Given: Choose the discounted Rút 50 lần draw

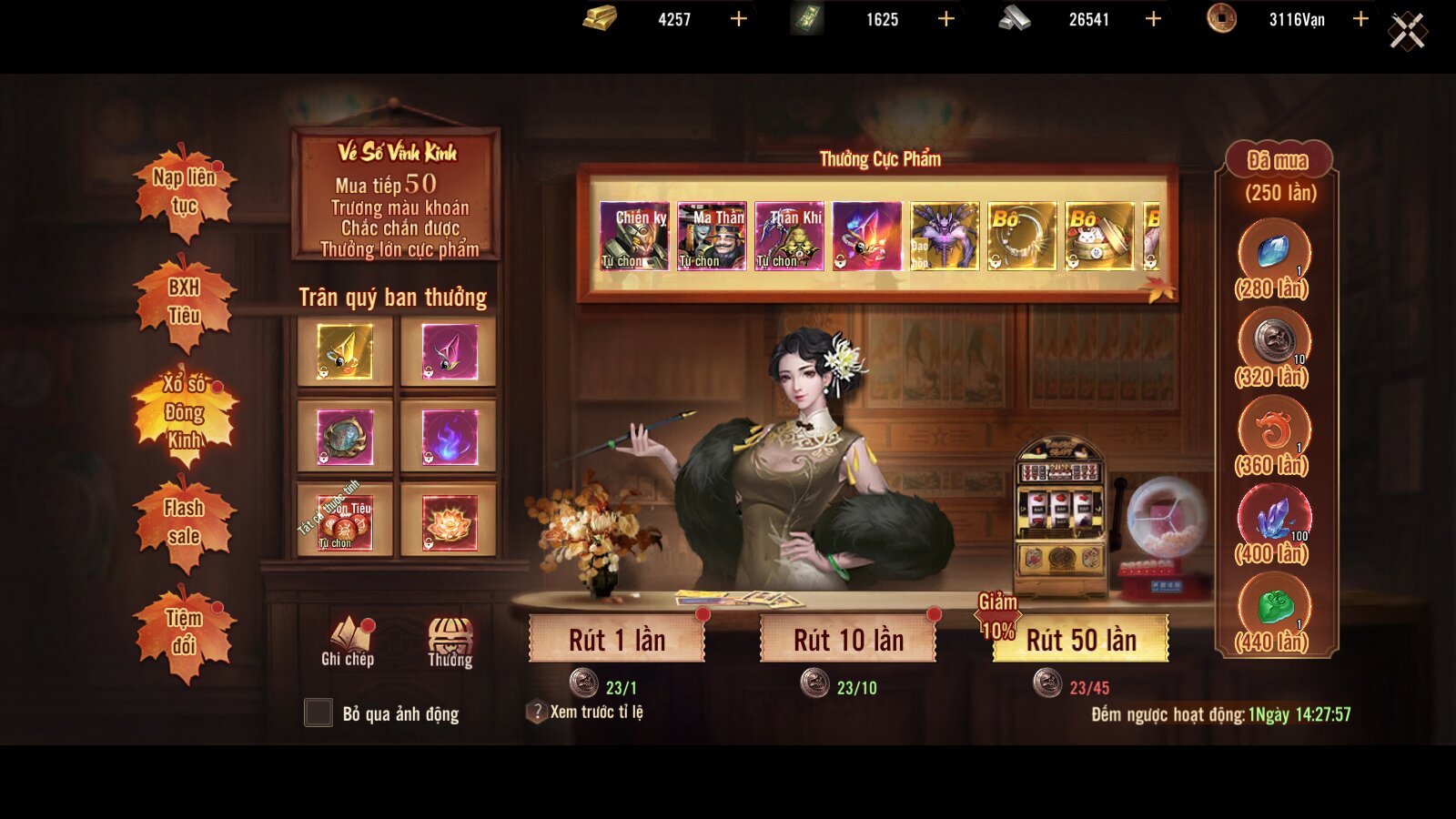Looking at the screenshot, I should 1081,640.
